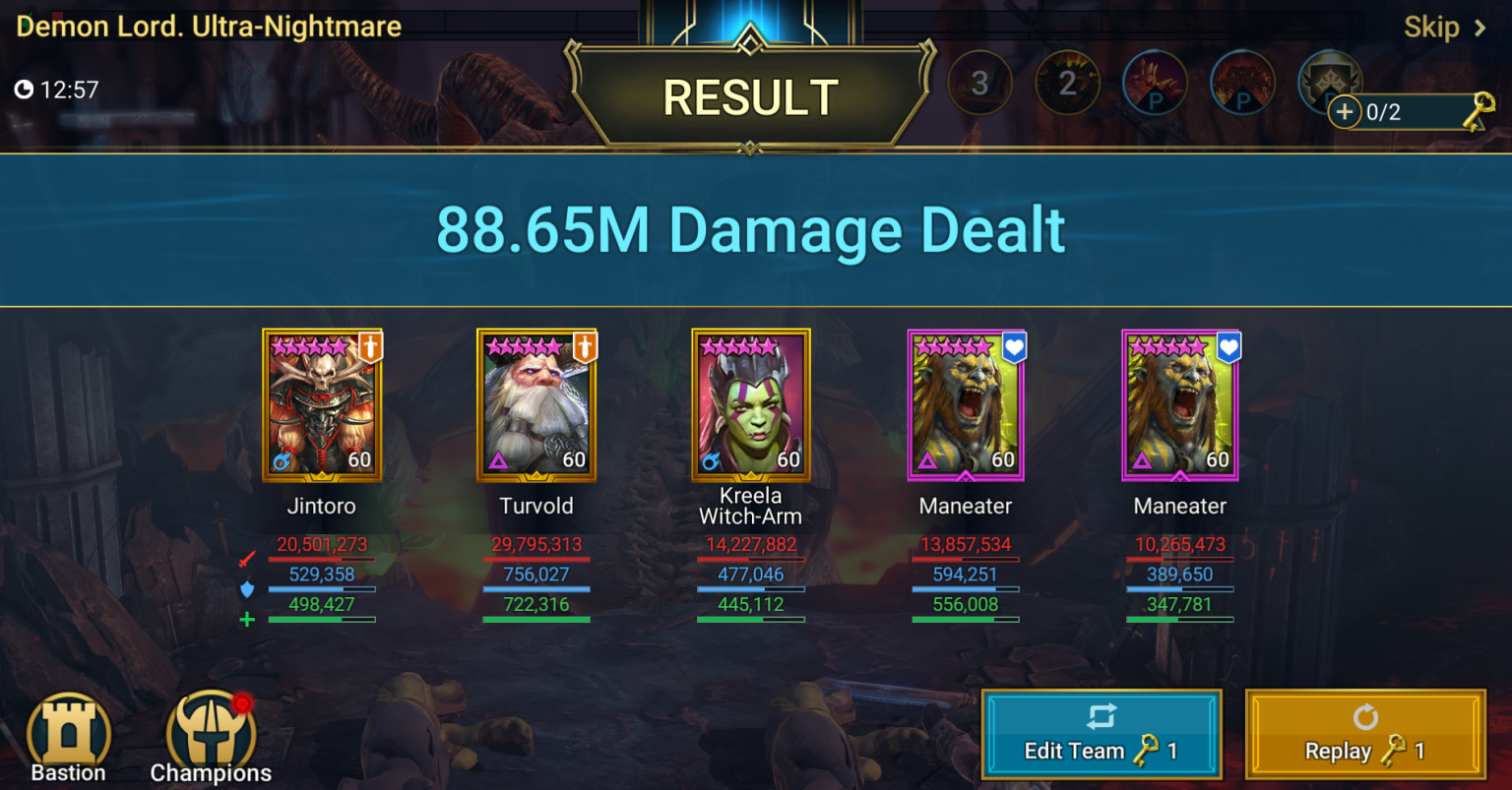The height and width of the screenshot is (790, 1512).
Task: Select Kreela Witch-Arm's portrait
Action: click(751, 404)
